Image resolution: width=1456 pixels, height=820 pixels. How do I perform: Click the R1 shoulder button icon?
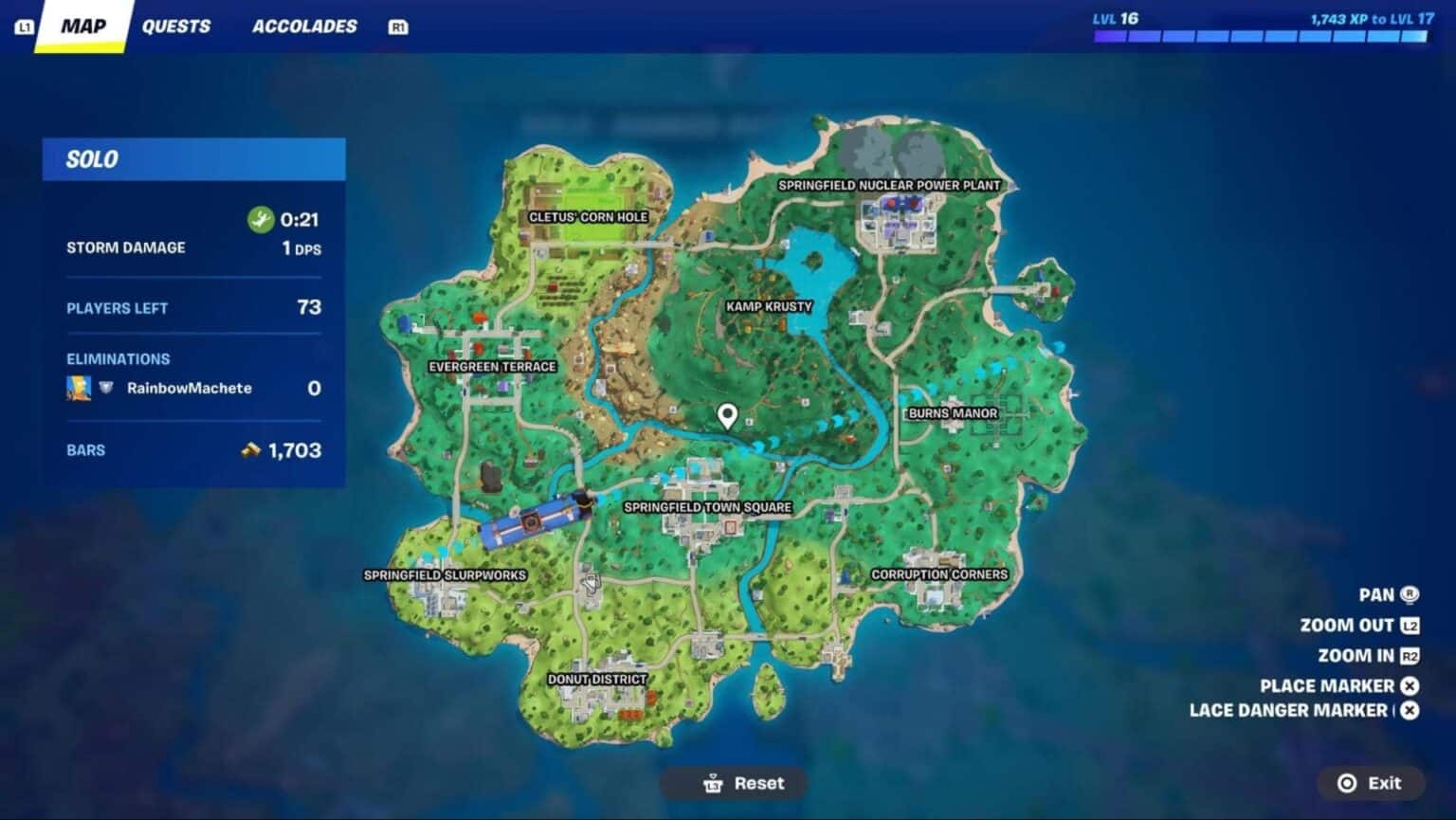(397, 27)
